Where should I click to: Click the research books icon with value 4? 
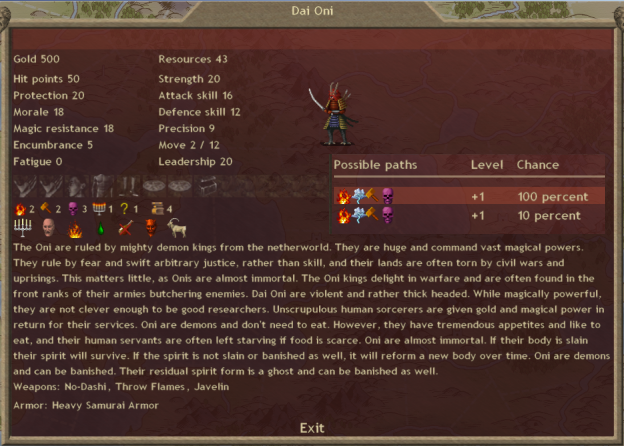(155, 208)
